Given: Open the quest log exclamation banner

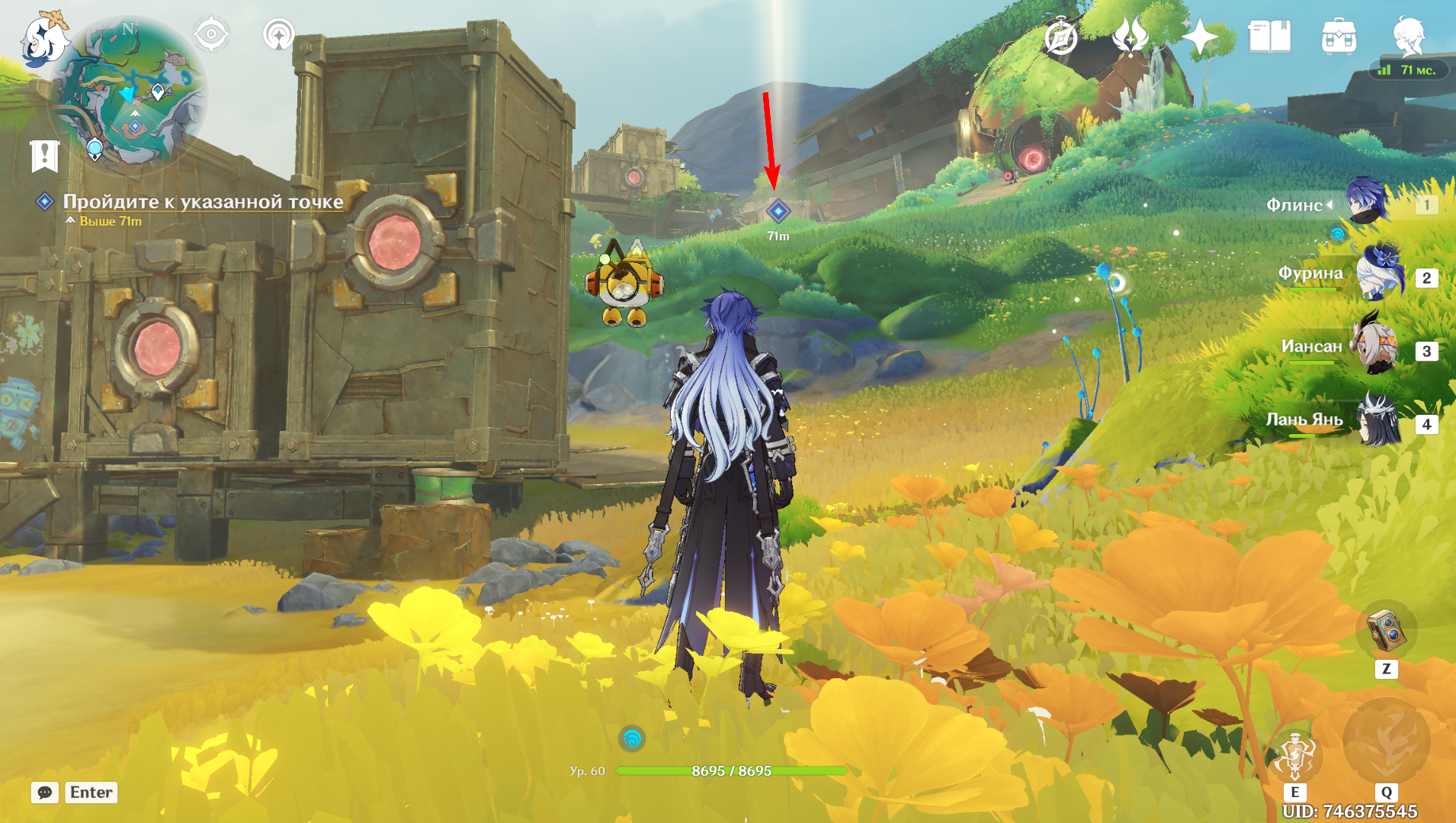Looking at the screenshot, I should 45,156.
